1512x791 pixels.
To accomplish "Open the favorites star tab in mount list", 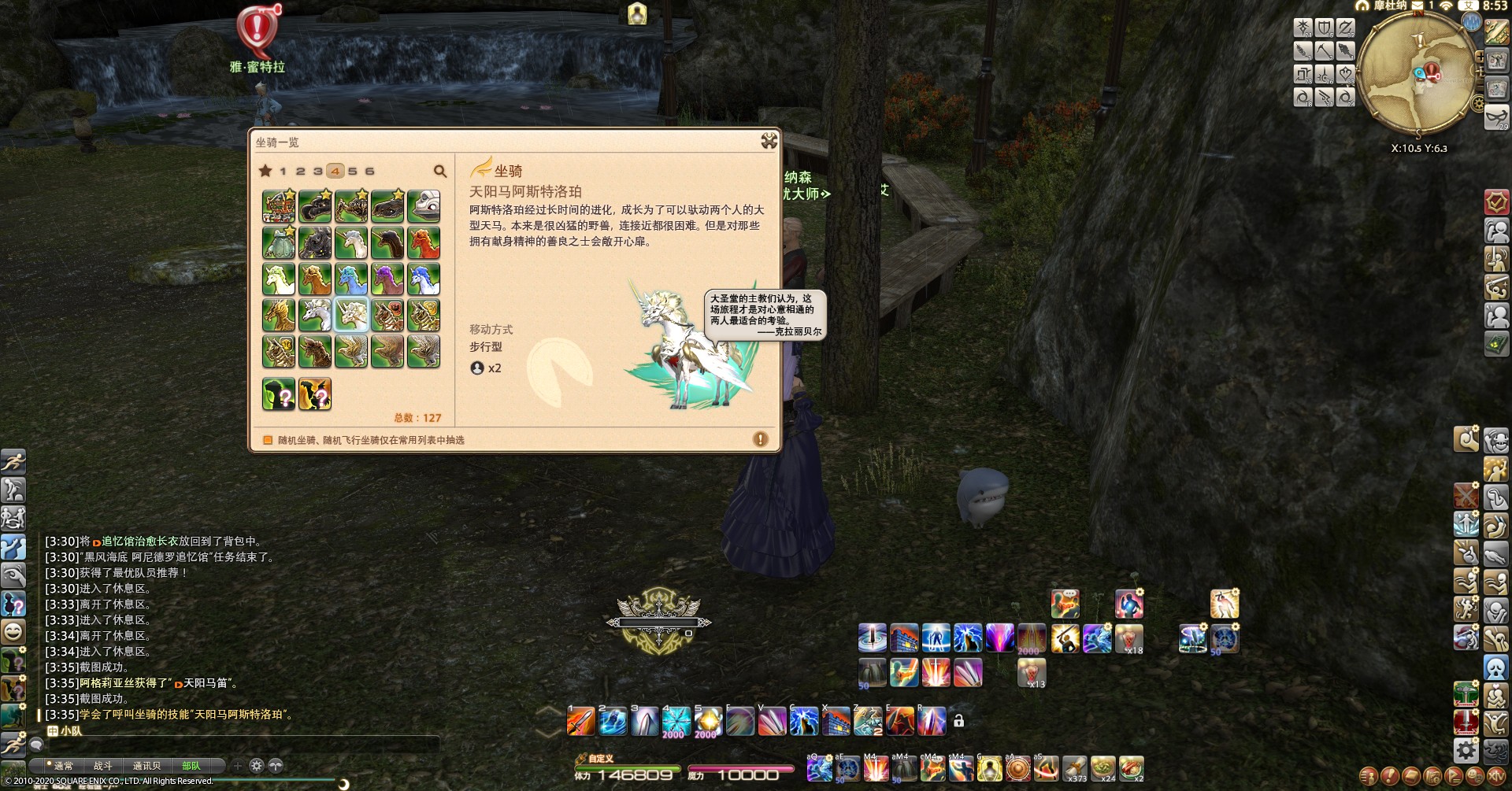I will pyautogui.click(x=265, y=171).
